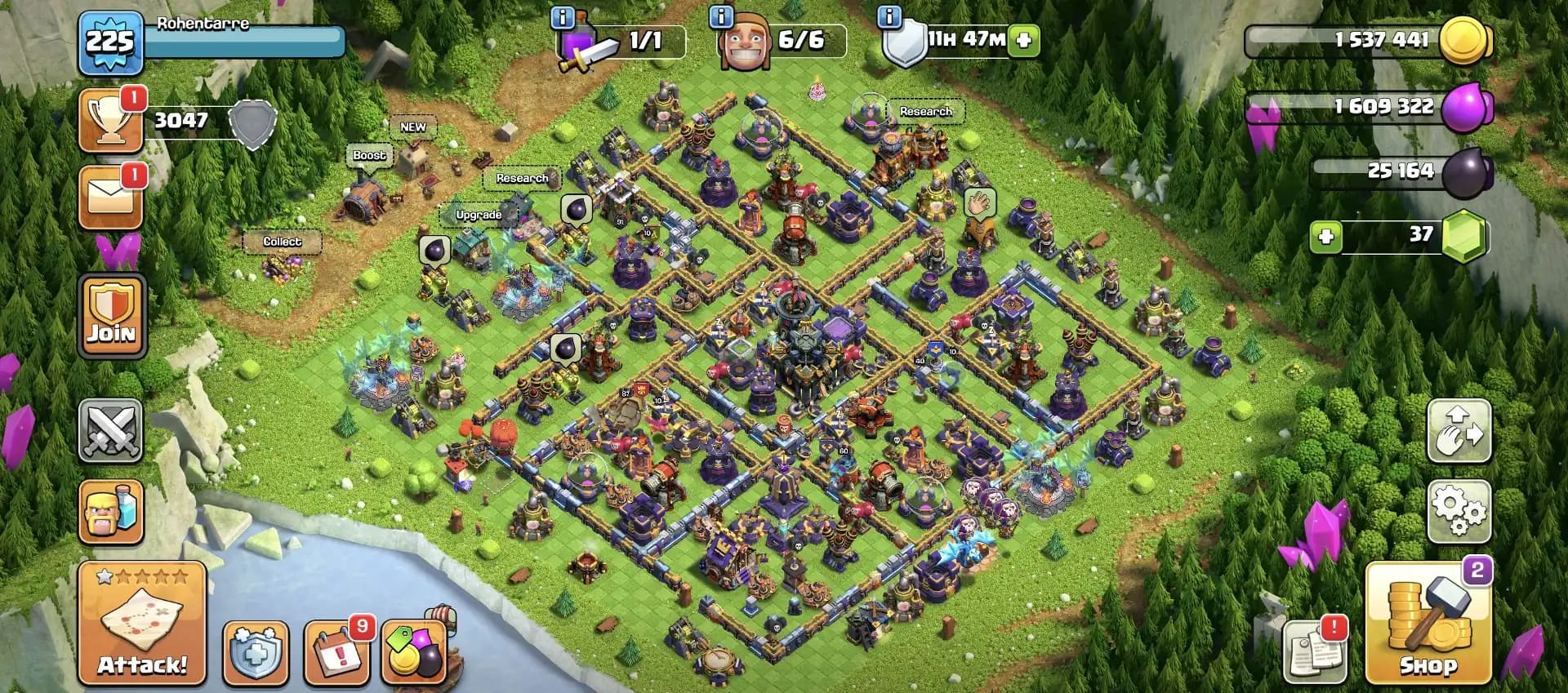Click the plus next to the shield timer
The height and width of the screenshot is (693, 1568).
point(1023,38)
